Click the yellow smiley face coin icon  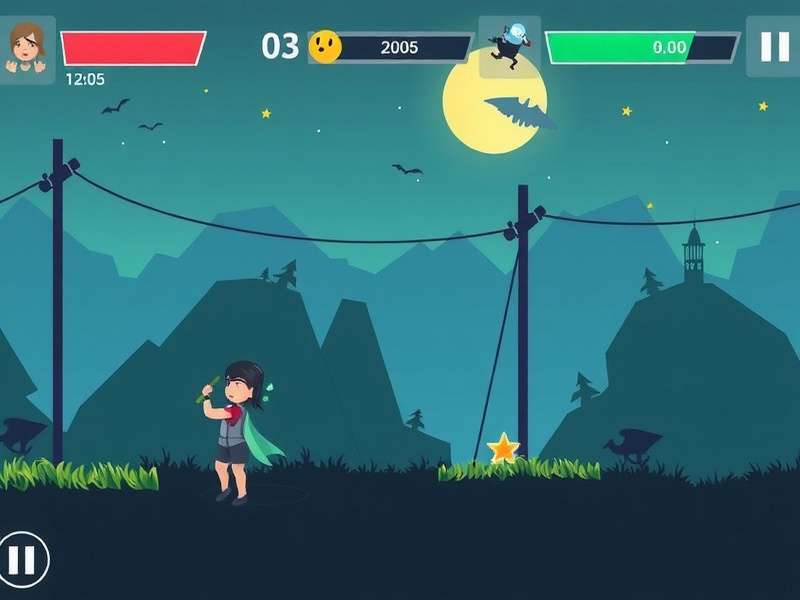[325, 46]
